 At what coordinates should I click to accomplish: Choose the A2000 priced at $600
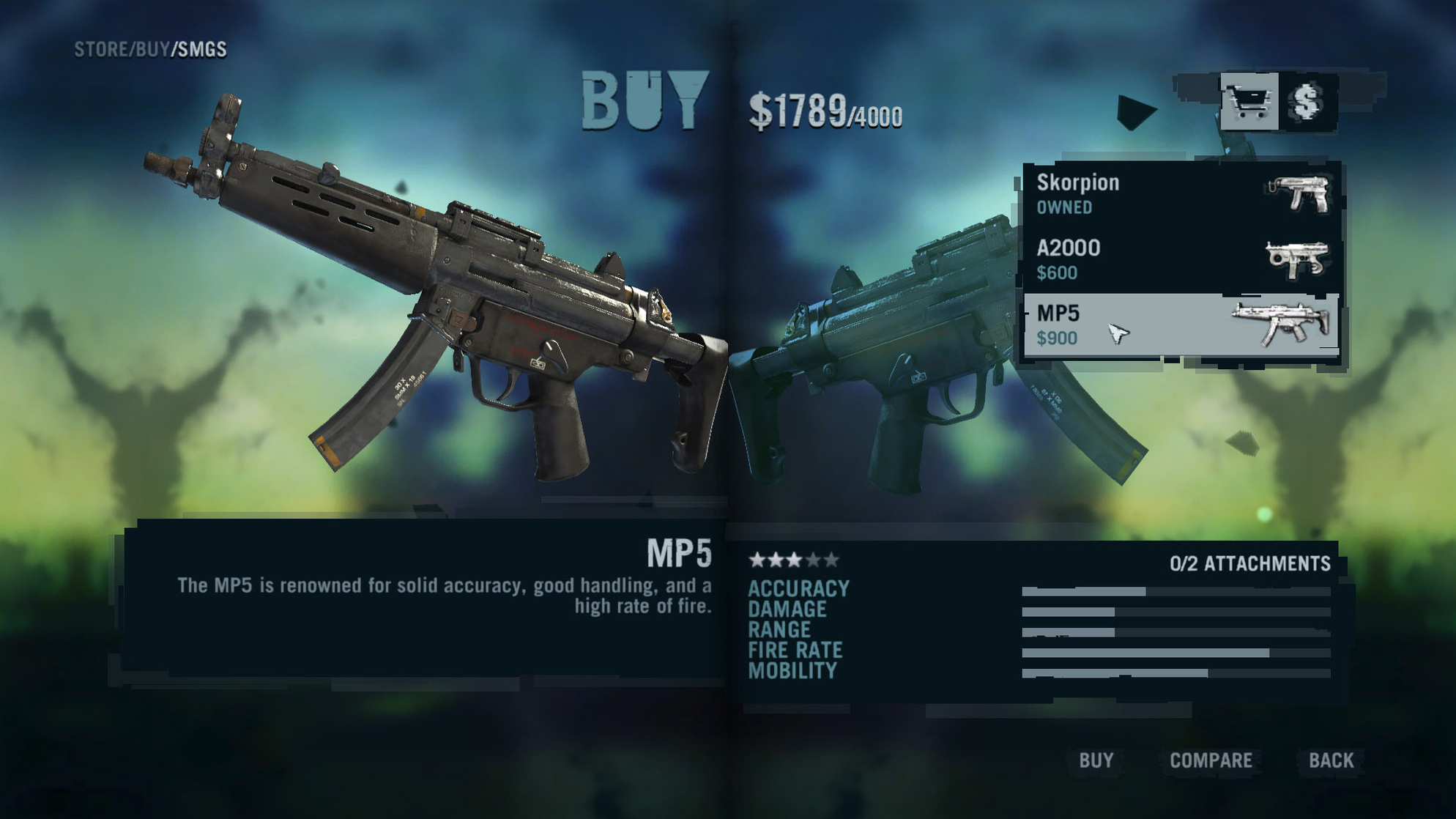click(x=1181, y=259)
